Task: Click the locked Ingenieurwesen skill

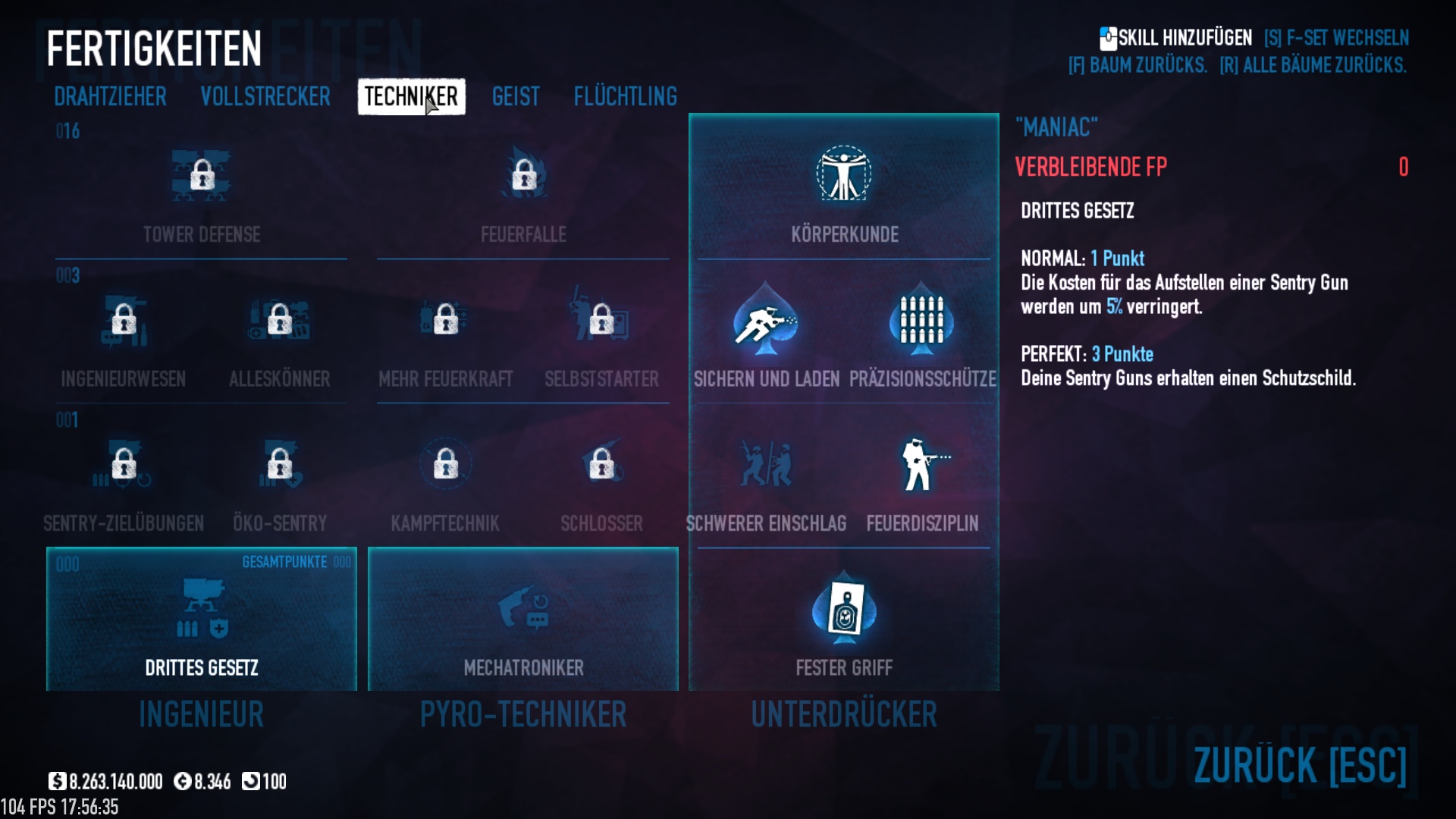Action: pyautogui.click(x=124, y=322)
